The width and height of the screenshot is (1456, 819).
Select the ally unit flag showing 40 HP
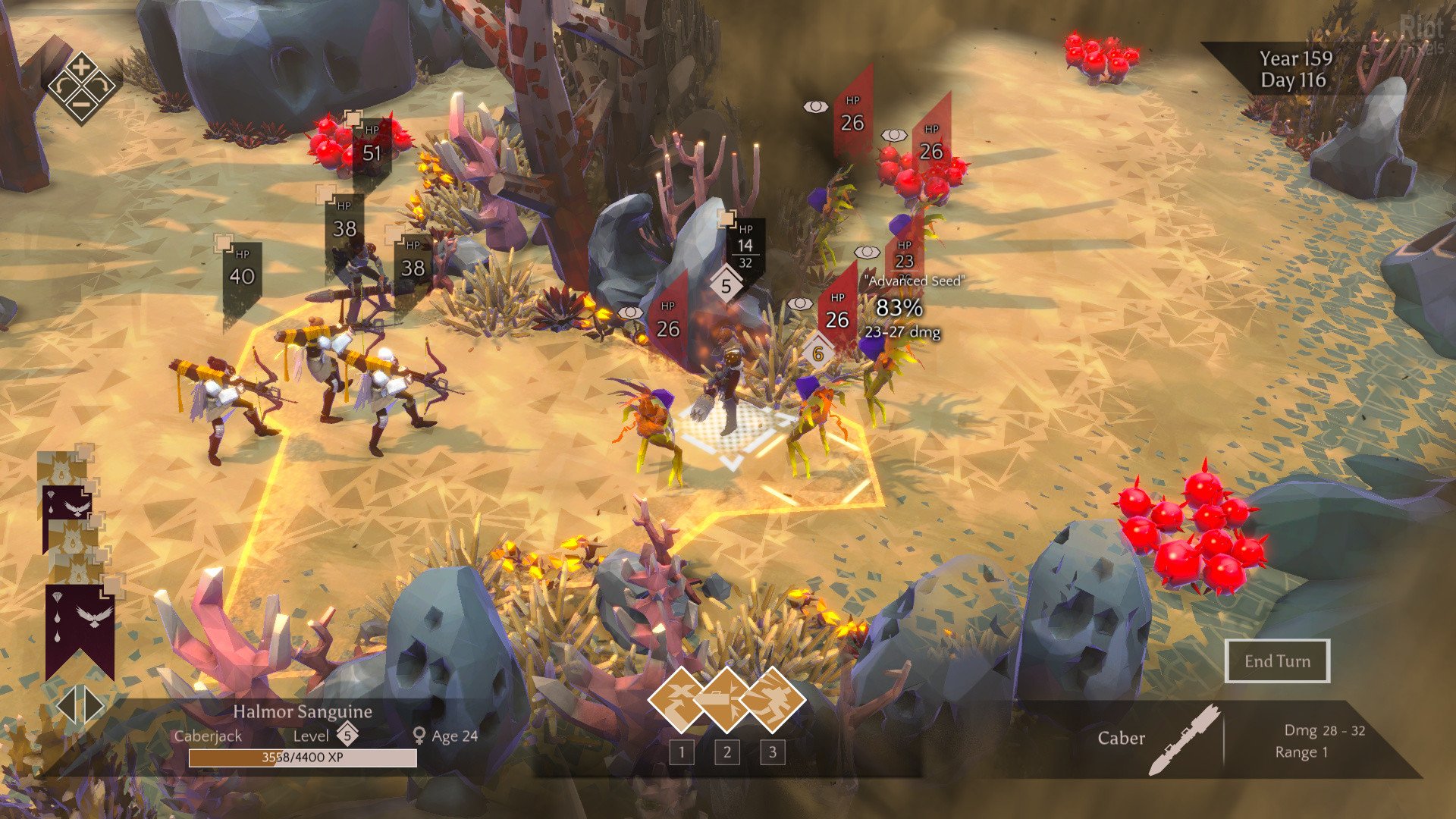pos(242,273)
